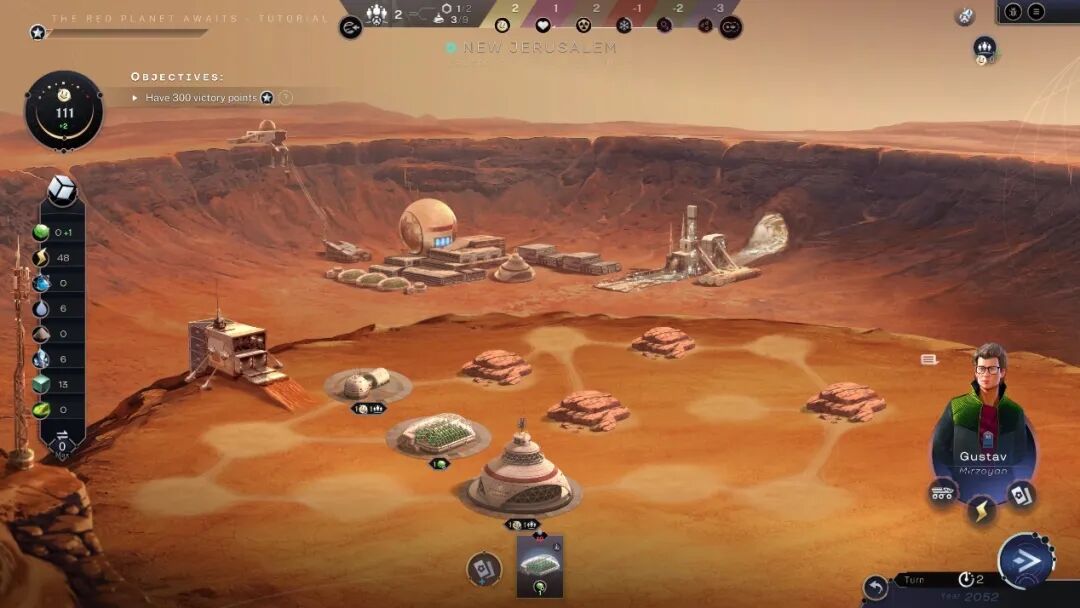Image resolution: width=1080 pixels, height=608 pixels.
Task: Click the infinity symbol icon in top bar
Action: 731,27
